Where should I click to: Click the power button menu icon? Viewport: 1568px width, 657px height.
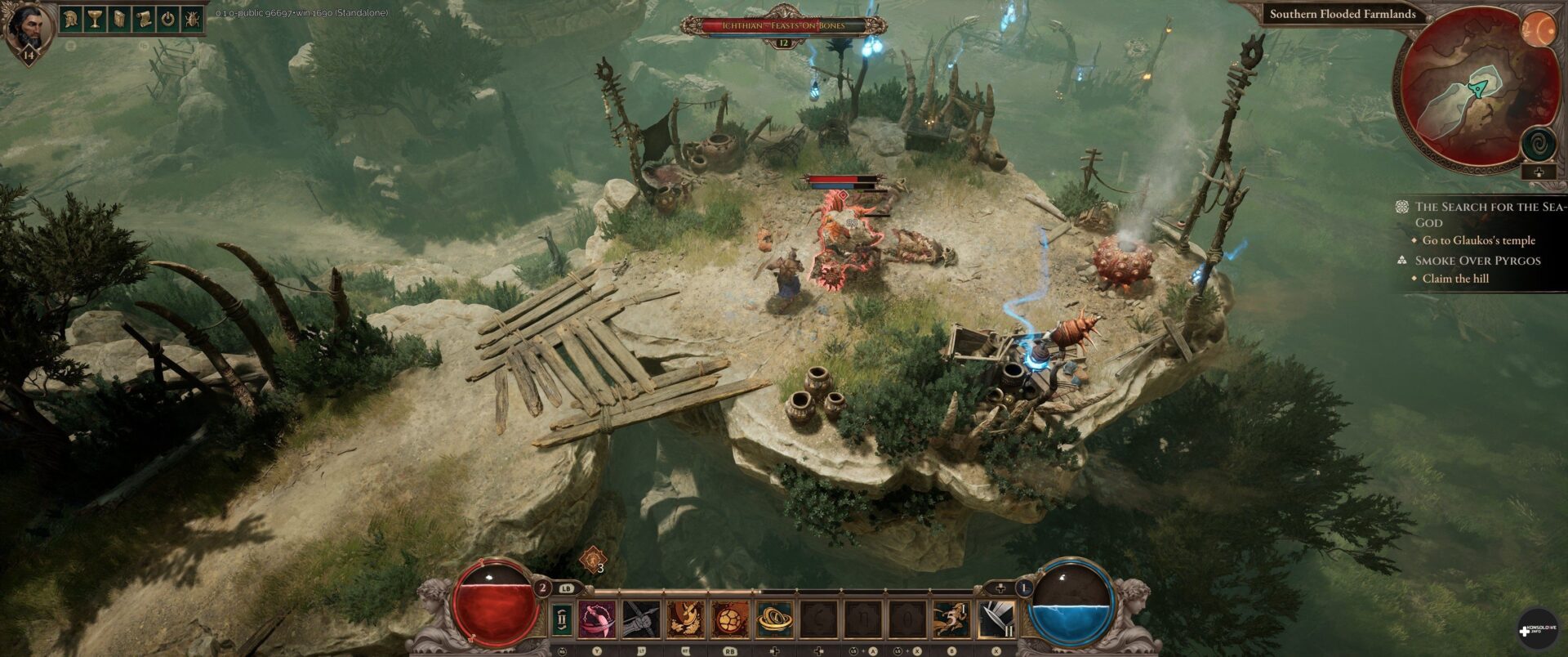(168, 19)
